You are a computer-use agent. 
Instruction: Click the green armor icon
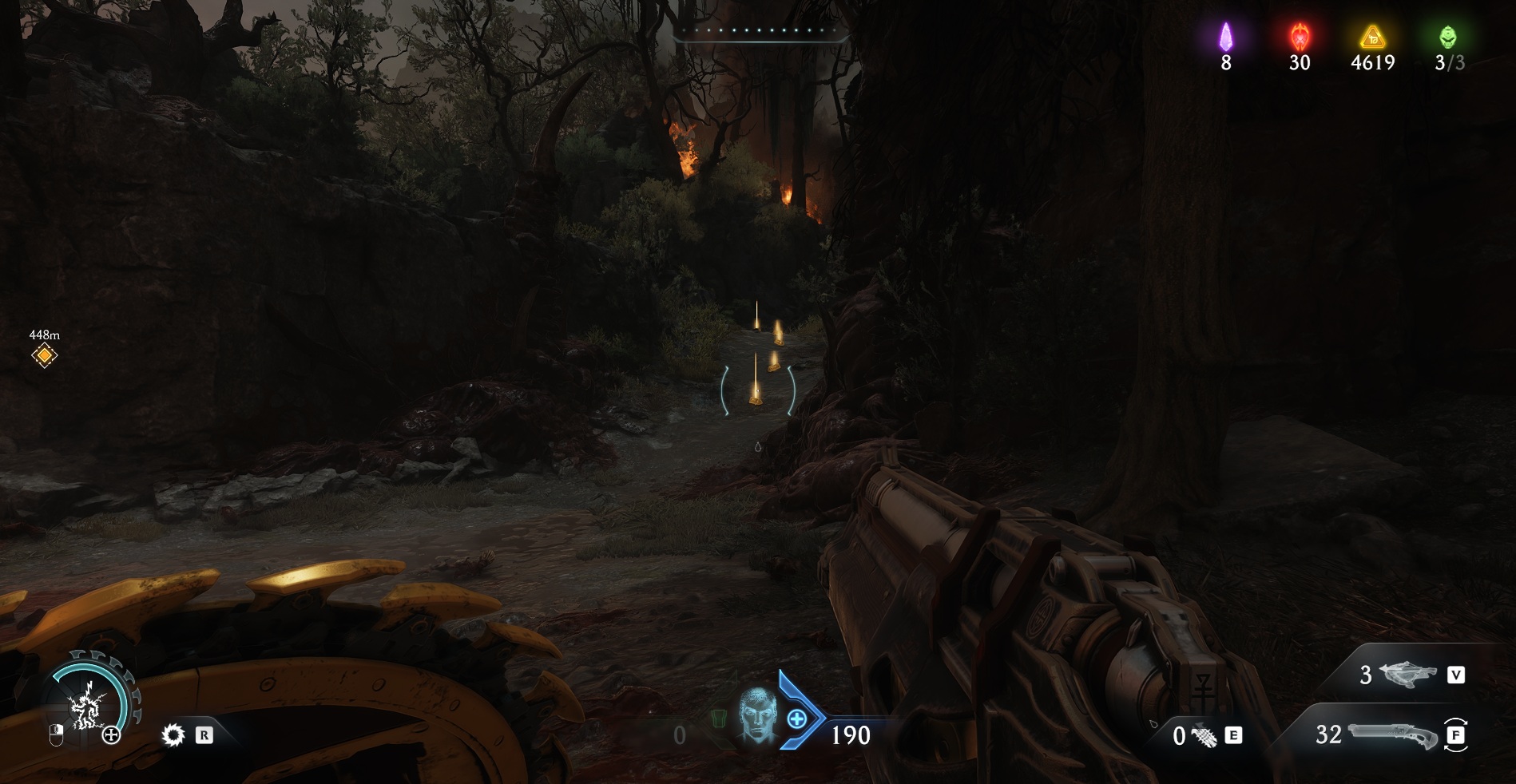(716, 718)
